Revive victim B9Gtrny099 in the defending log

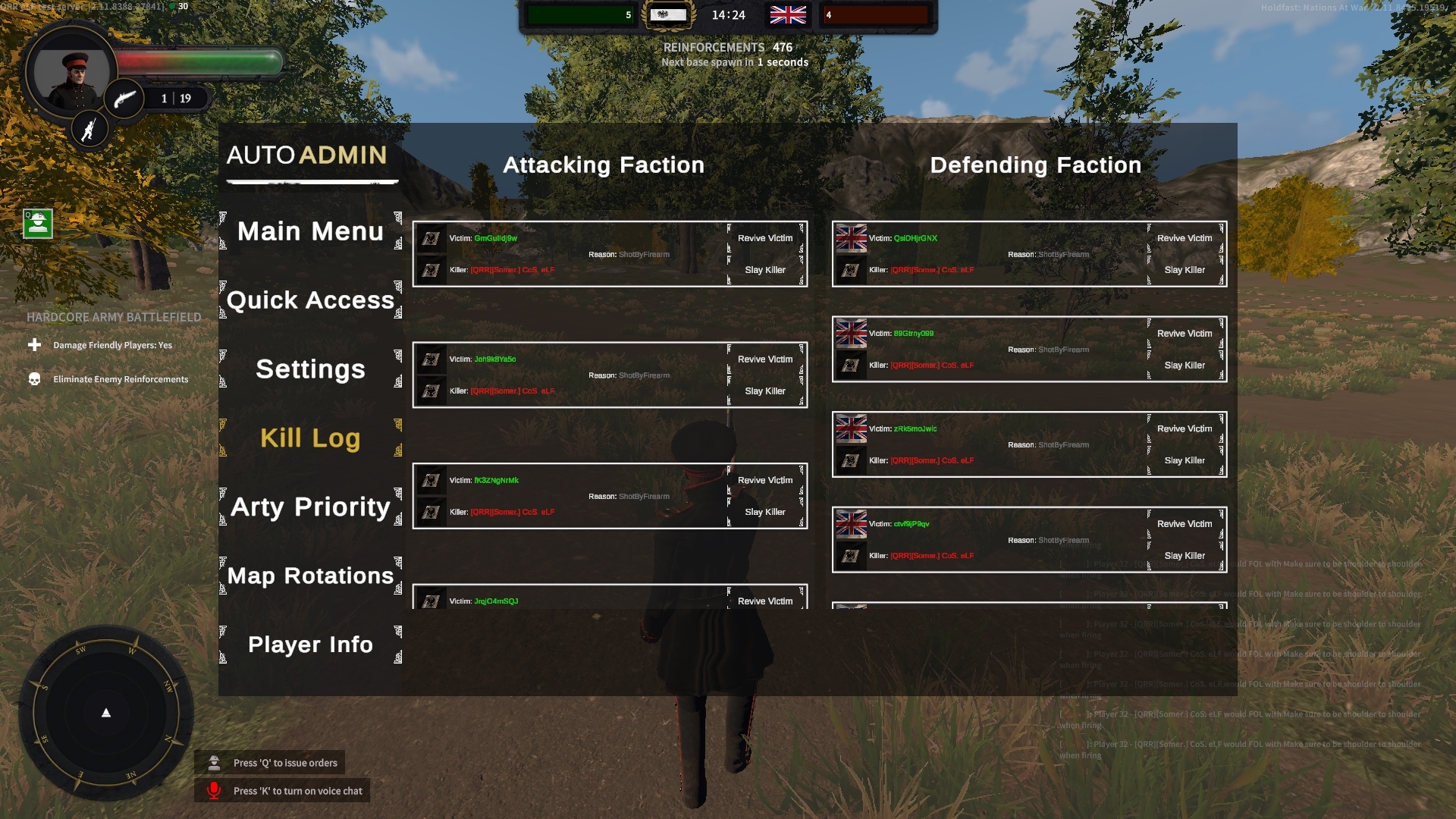pyautogui.click(x=1184, y=333)
